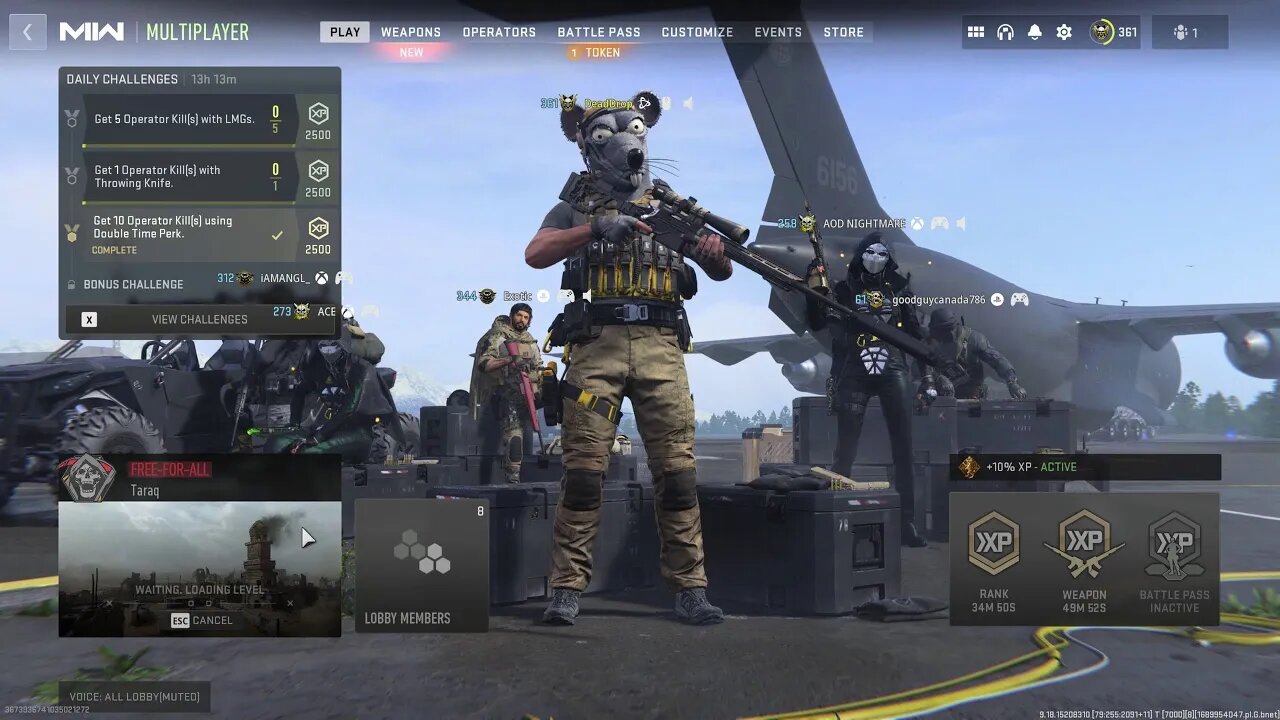The image size is (1280, 720).
Task: Cancel the Free-For-All matchmaking
Action: pos(201,620)
